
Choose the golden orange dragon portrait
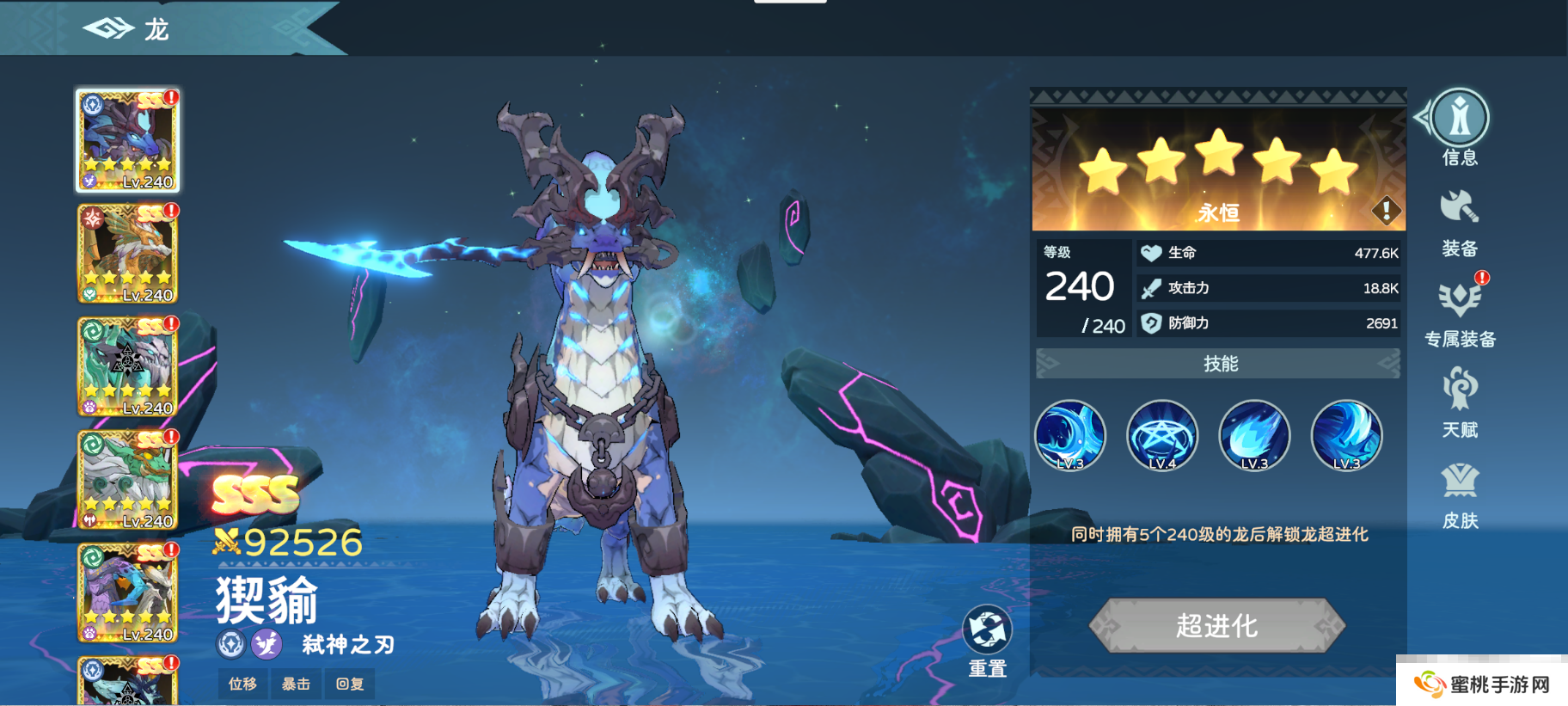128,254
